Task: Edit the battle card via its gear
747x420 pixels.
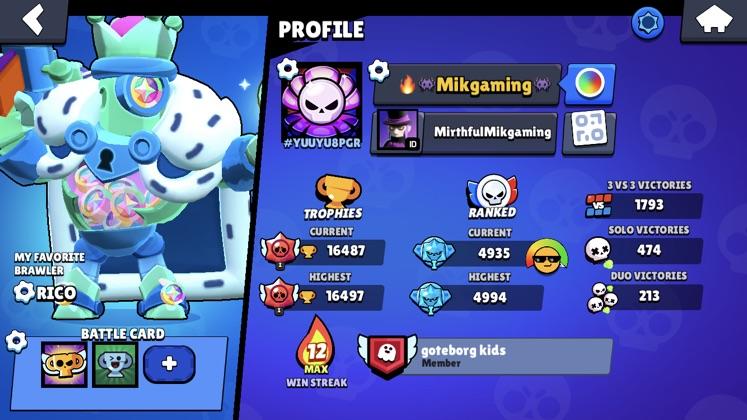Action: tap(16, 341)
